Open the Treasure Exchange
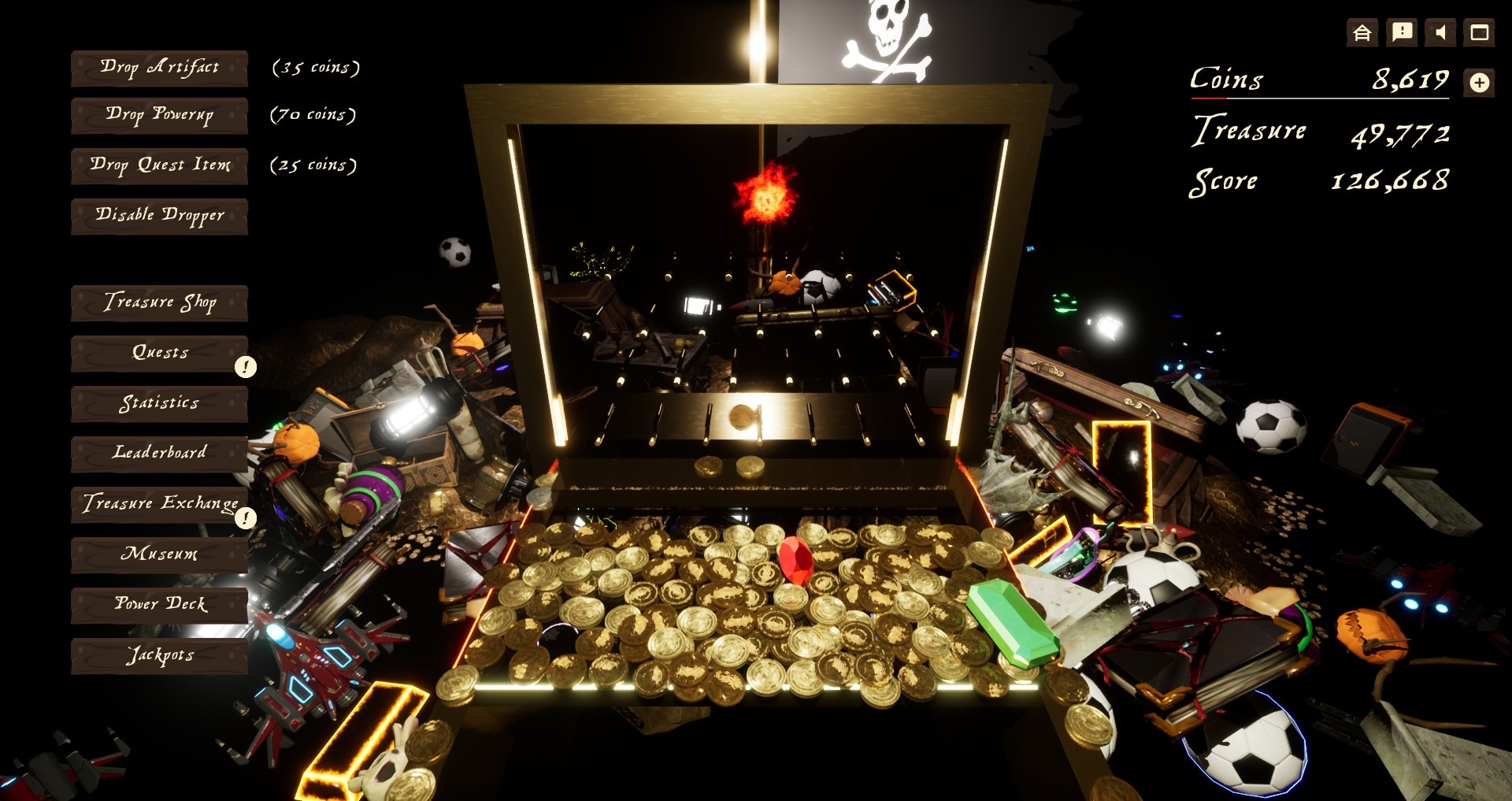The image size is (1512, 801). click(158, 505)
